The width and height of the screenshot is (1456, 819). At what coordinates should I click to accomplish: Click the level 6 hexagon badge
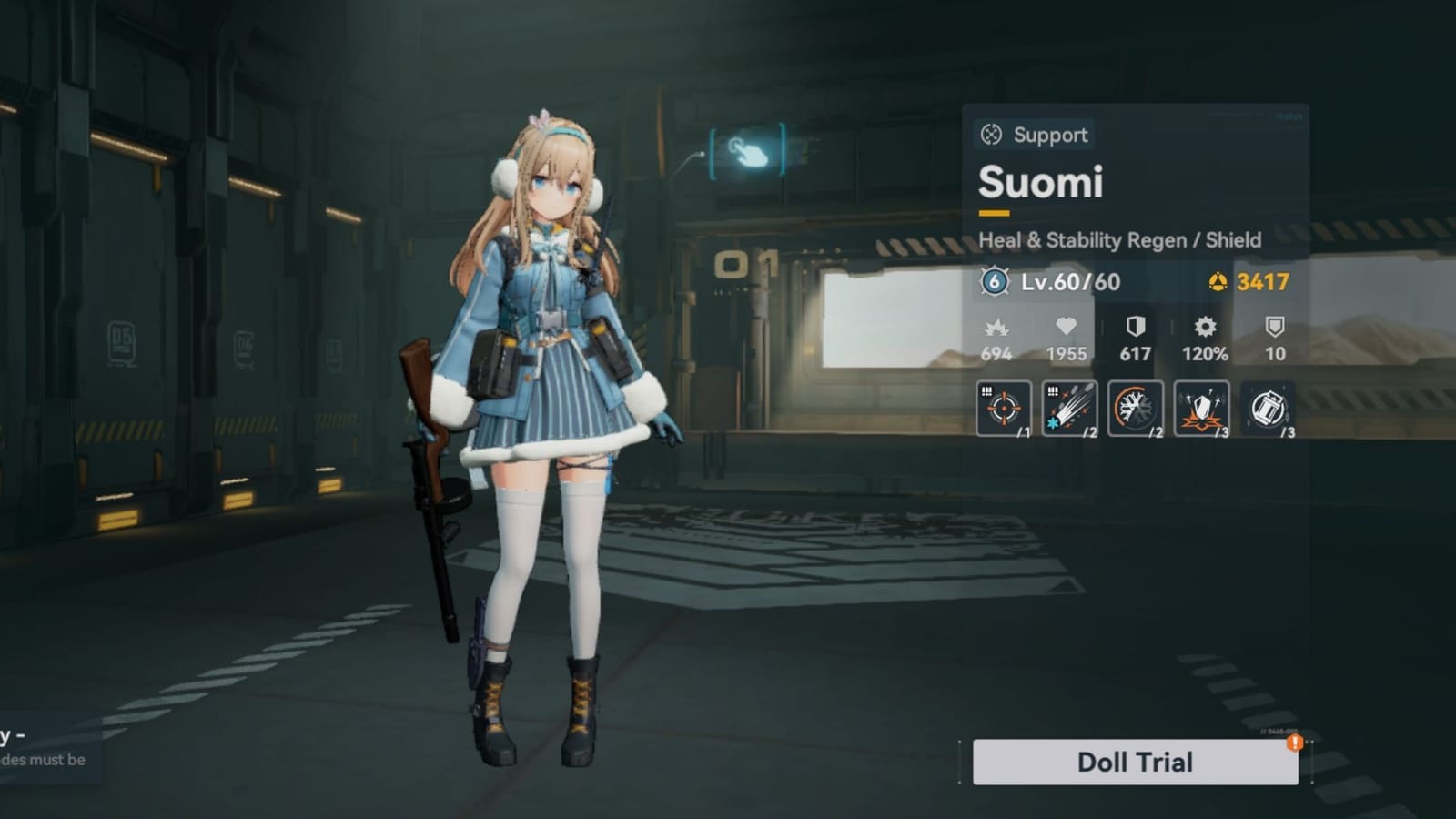[x=993, y=283]
